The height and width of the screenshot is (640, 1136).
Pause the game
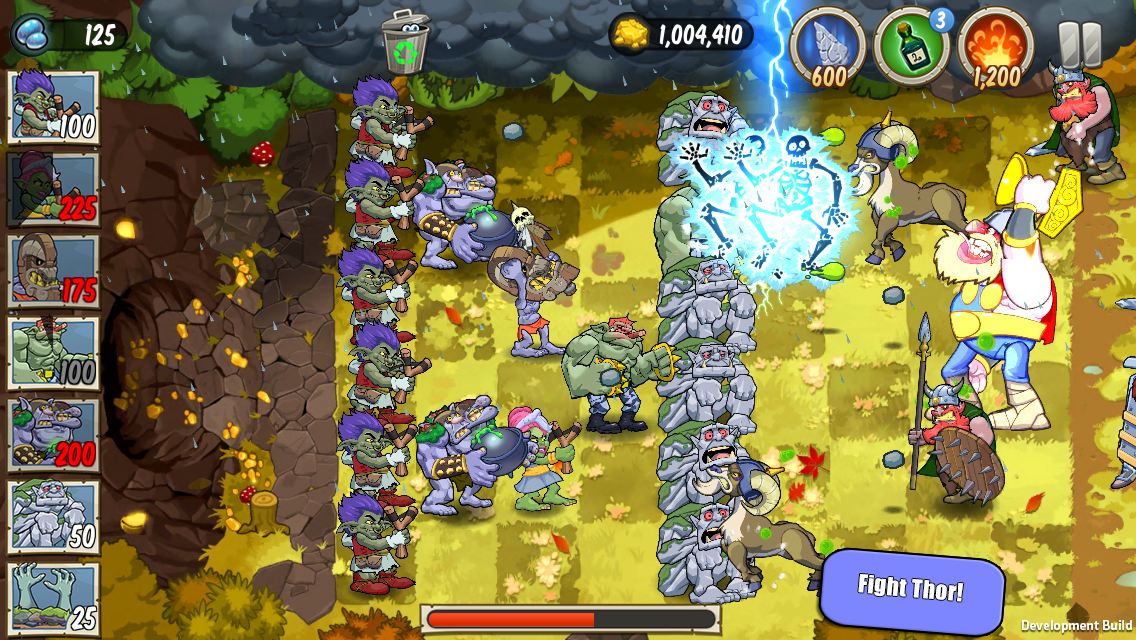click(x=1079, y=44)
